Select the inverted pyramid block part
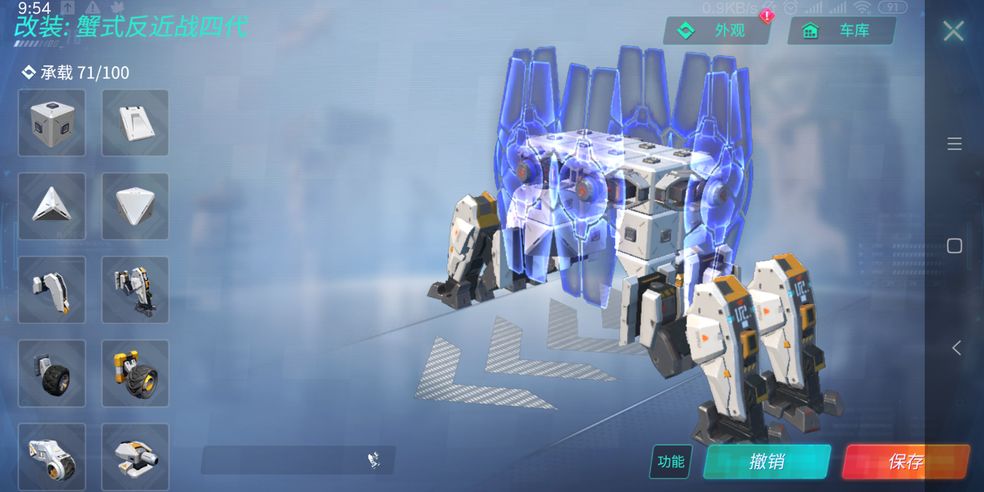 tap(135, 206)
